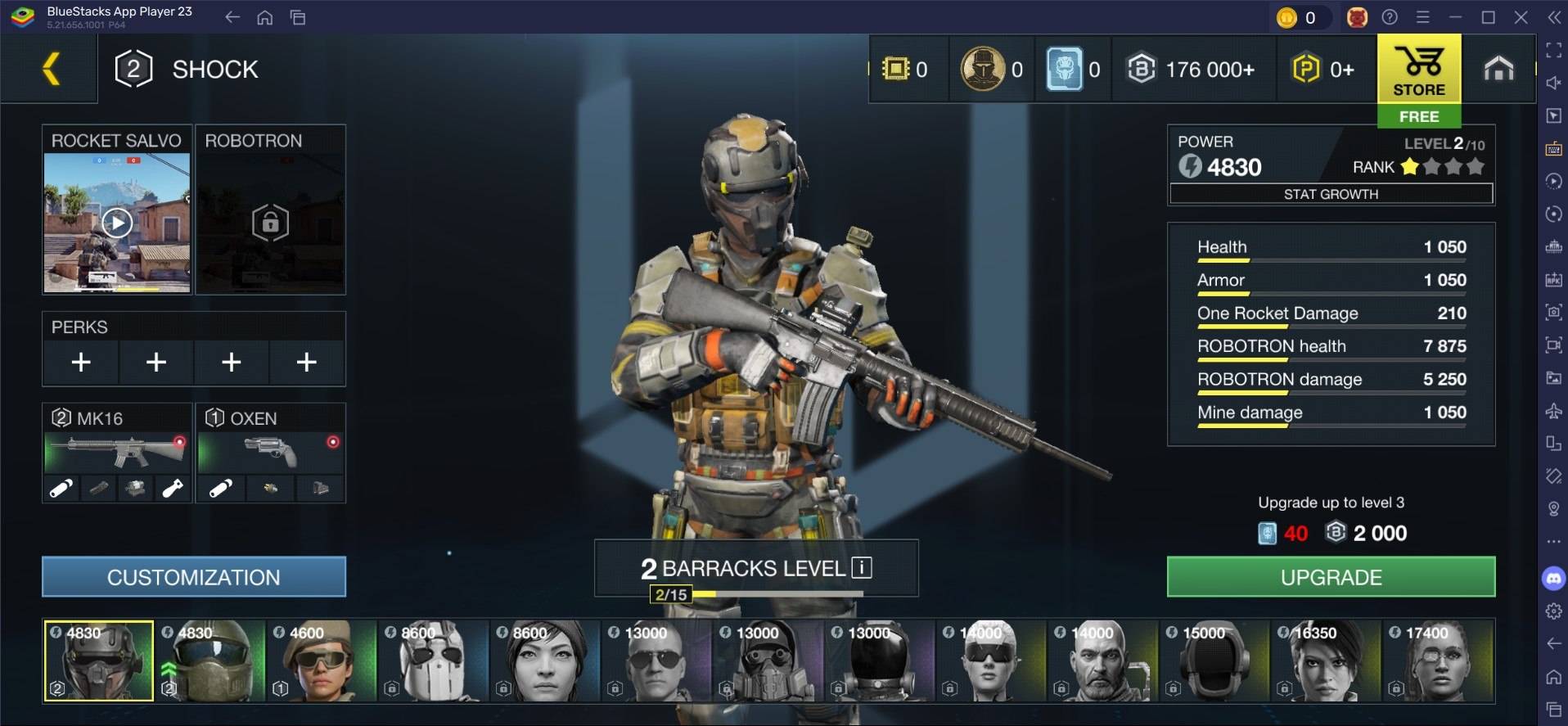Open the Store
The height and width of the screenshot is (726, 1568).
tap(1418, 70)
